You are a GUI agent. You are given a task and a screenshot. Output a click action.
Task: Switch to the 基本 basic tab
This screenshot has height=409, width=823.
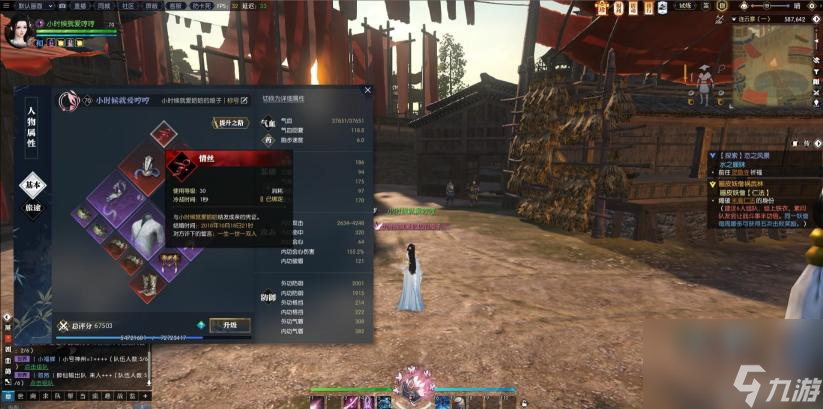point(32,187)
